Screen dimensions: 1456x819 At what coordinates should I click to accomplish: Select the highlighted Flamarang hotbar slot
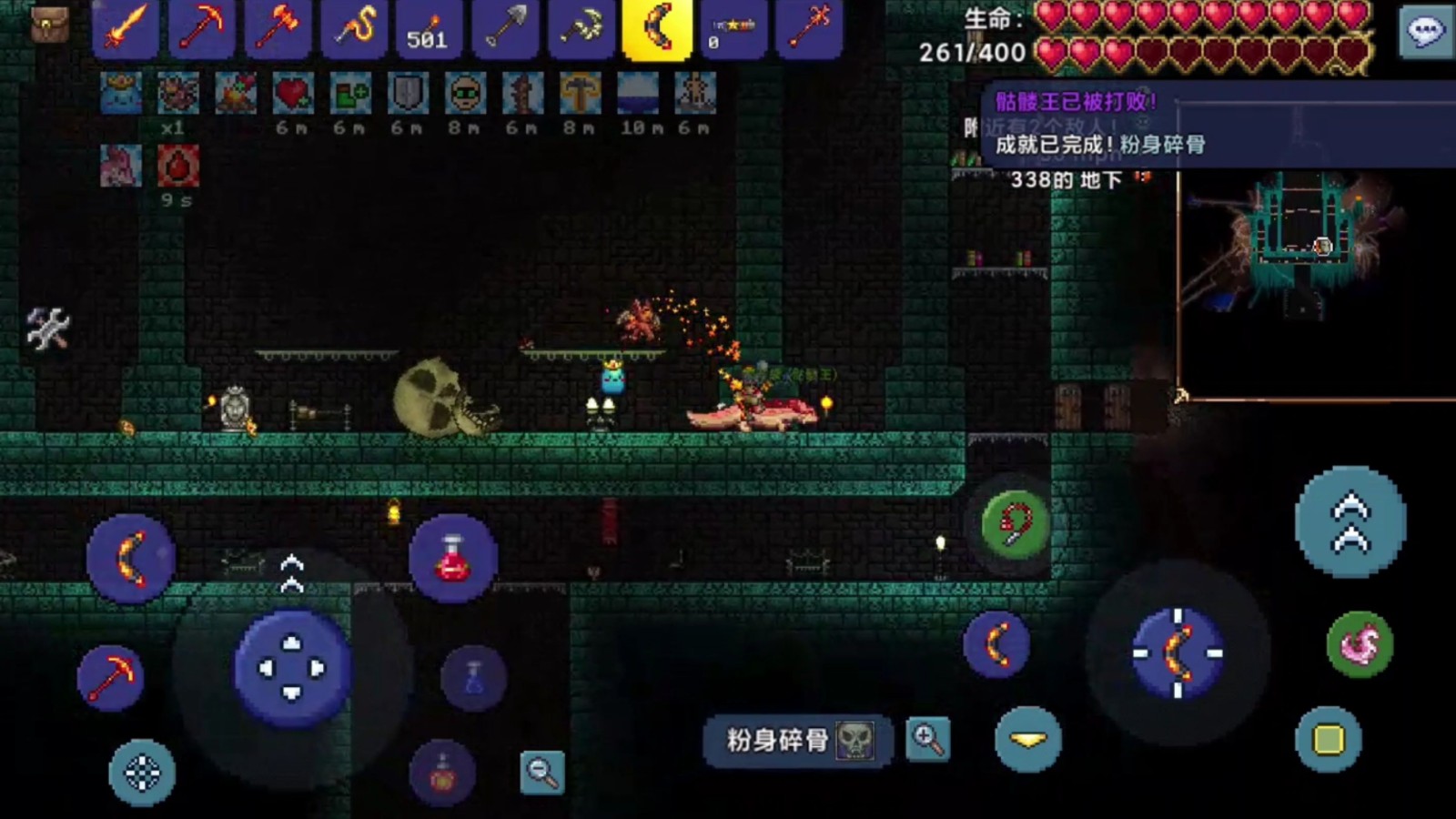(657, 28)
